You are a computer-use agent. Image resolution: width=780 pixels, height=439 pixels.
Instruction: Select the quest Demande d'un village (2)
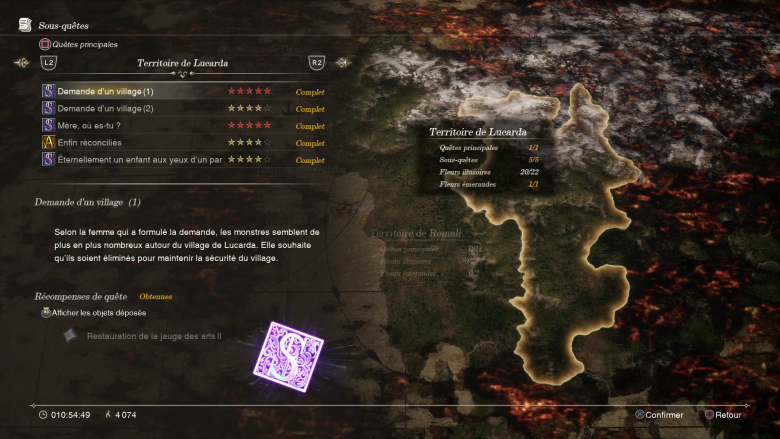[106, 109]
